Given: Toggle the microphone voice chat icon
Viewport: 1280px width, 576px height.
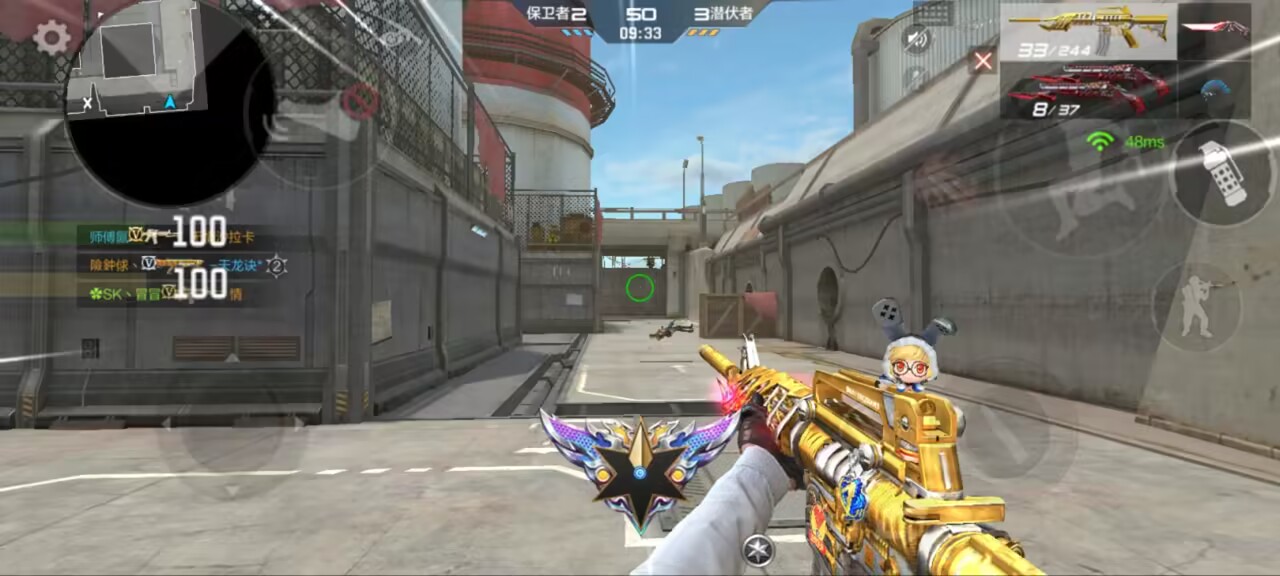Looking at the screenshot, I should (x=914, y=77).
